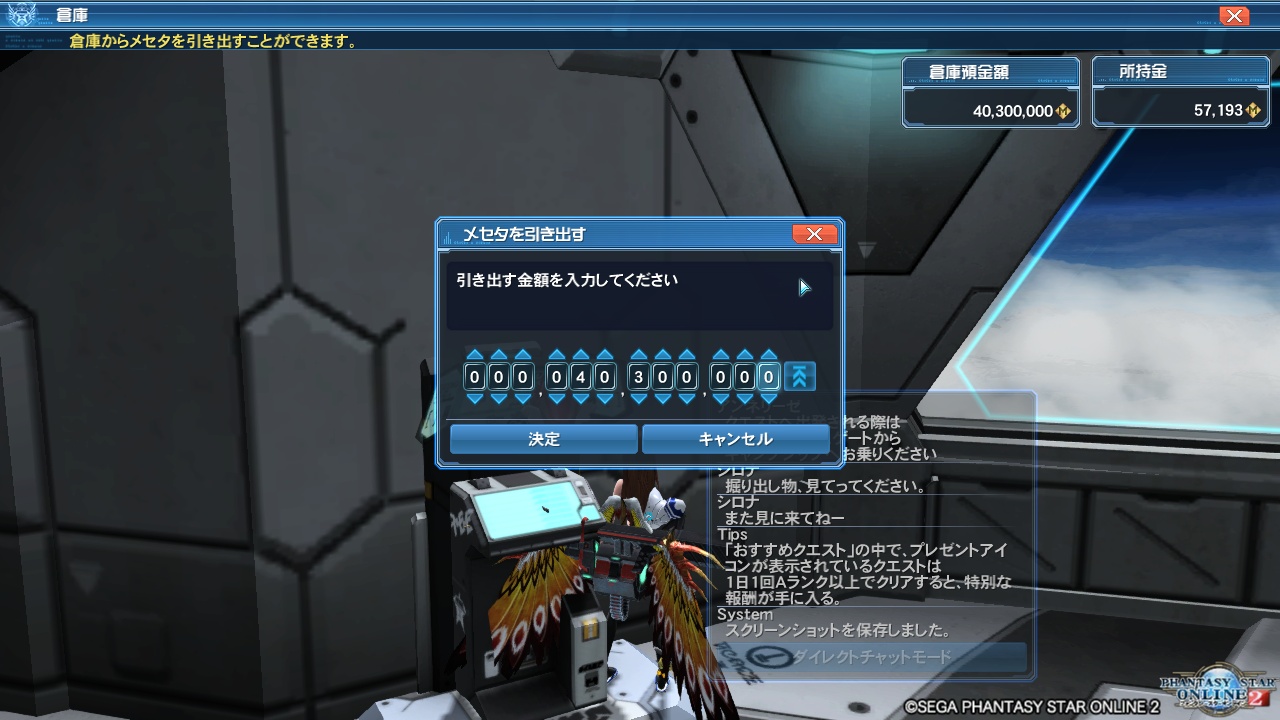The width and height of the screenshot is (1280, 720).
Task: Confirm the withdrawal with the 決定 button
Action: click(x=543, y=439)
